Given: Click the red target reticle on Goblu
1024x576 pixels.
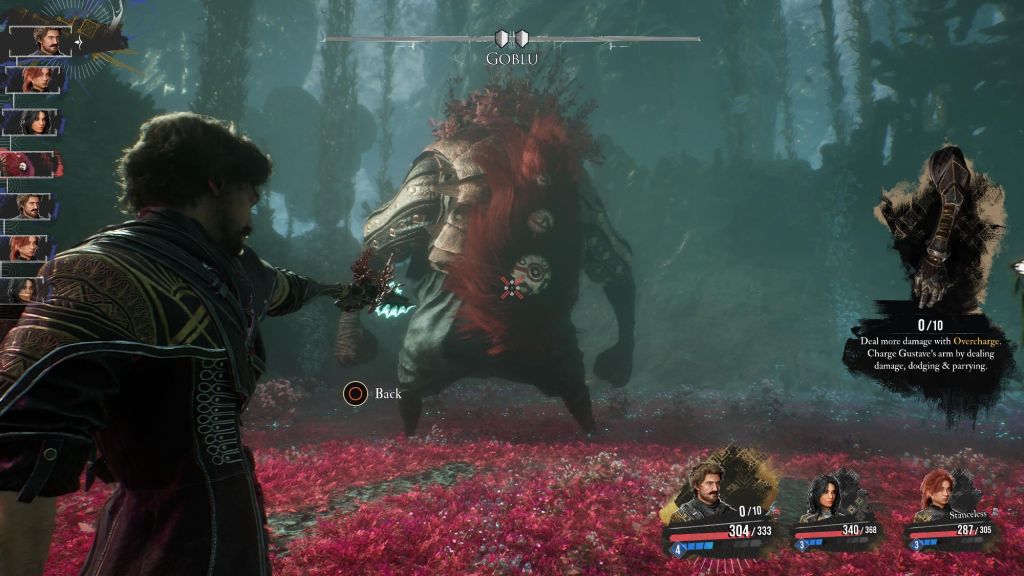Looking at the screenshot, I should (x=511, y=288).
